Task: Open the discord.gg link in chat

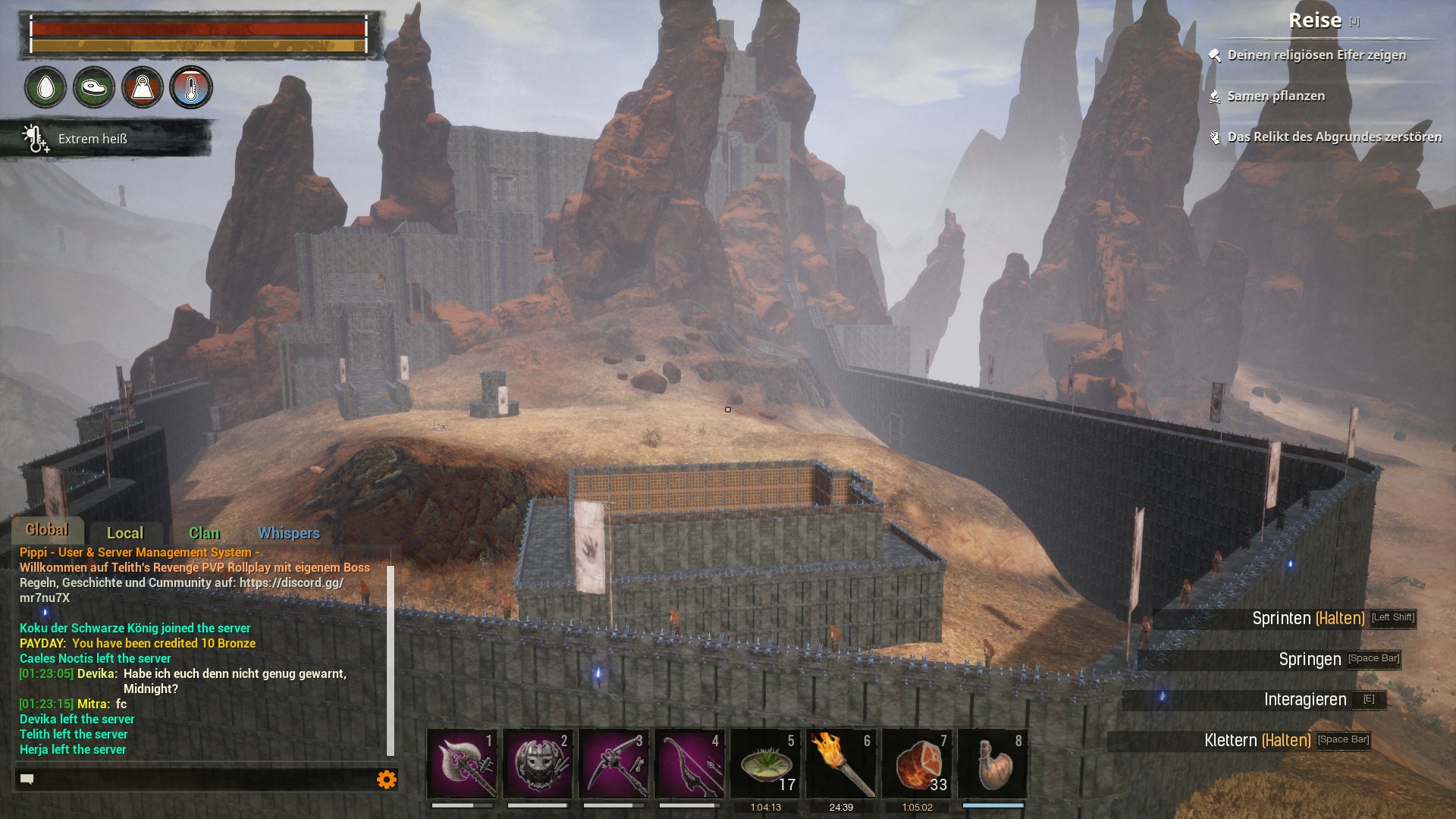Action: pyautogui.click(x=291, y=582)
